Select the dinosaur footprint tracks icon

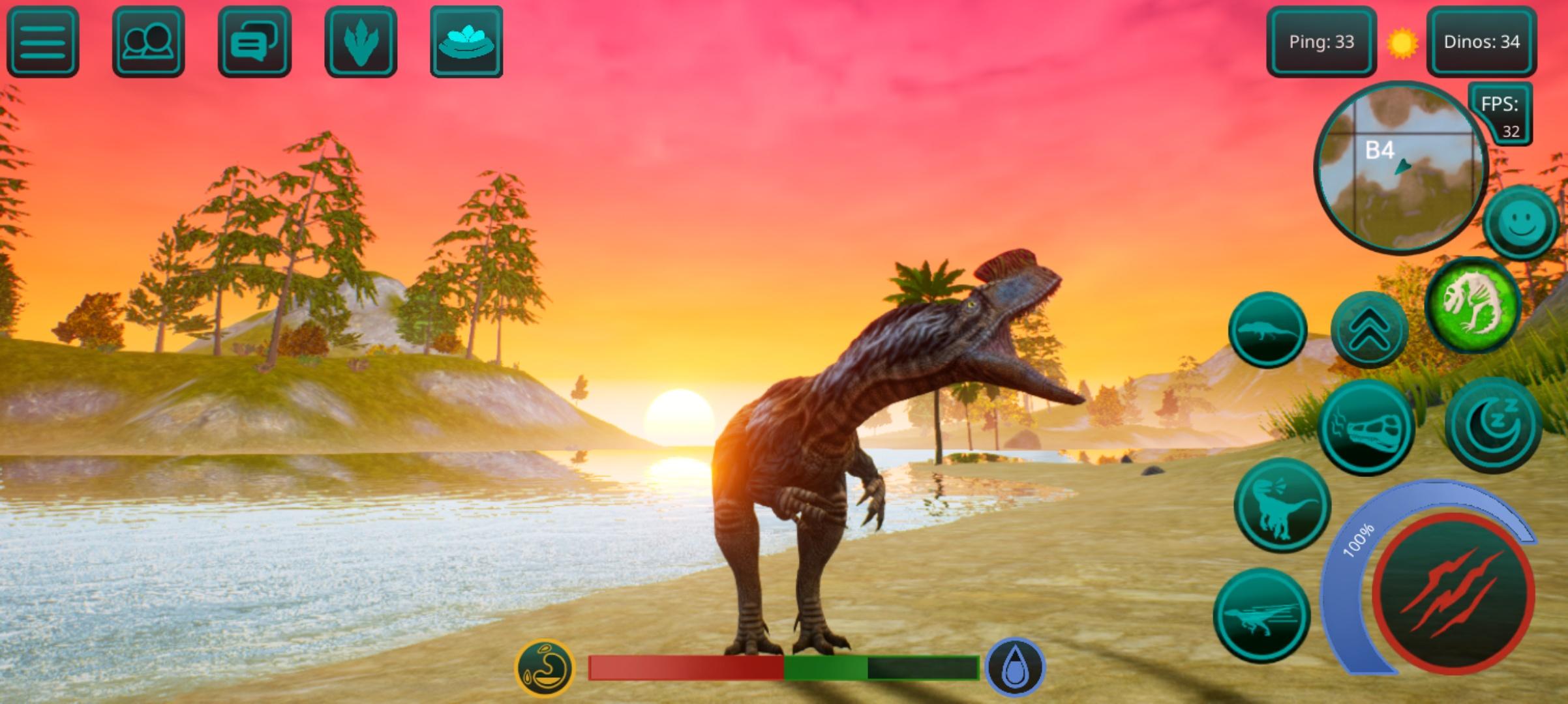(359, 41)
